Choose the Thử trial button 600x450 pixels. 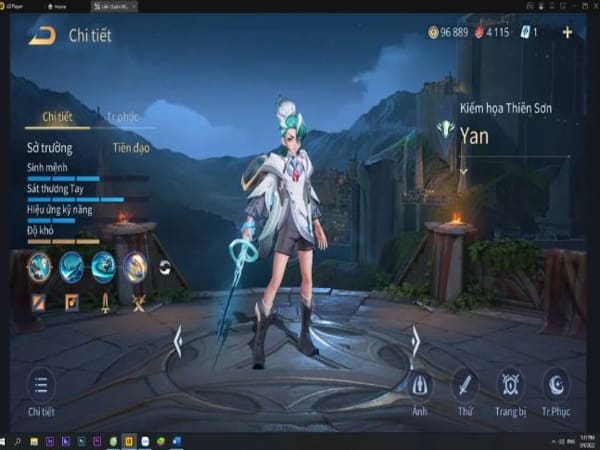pos(465,384)
